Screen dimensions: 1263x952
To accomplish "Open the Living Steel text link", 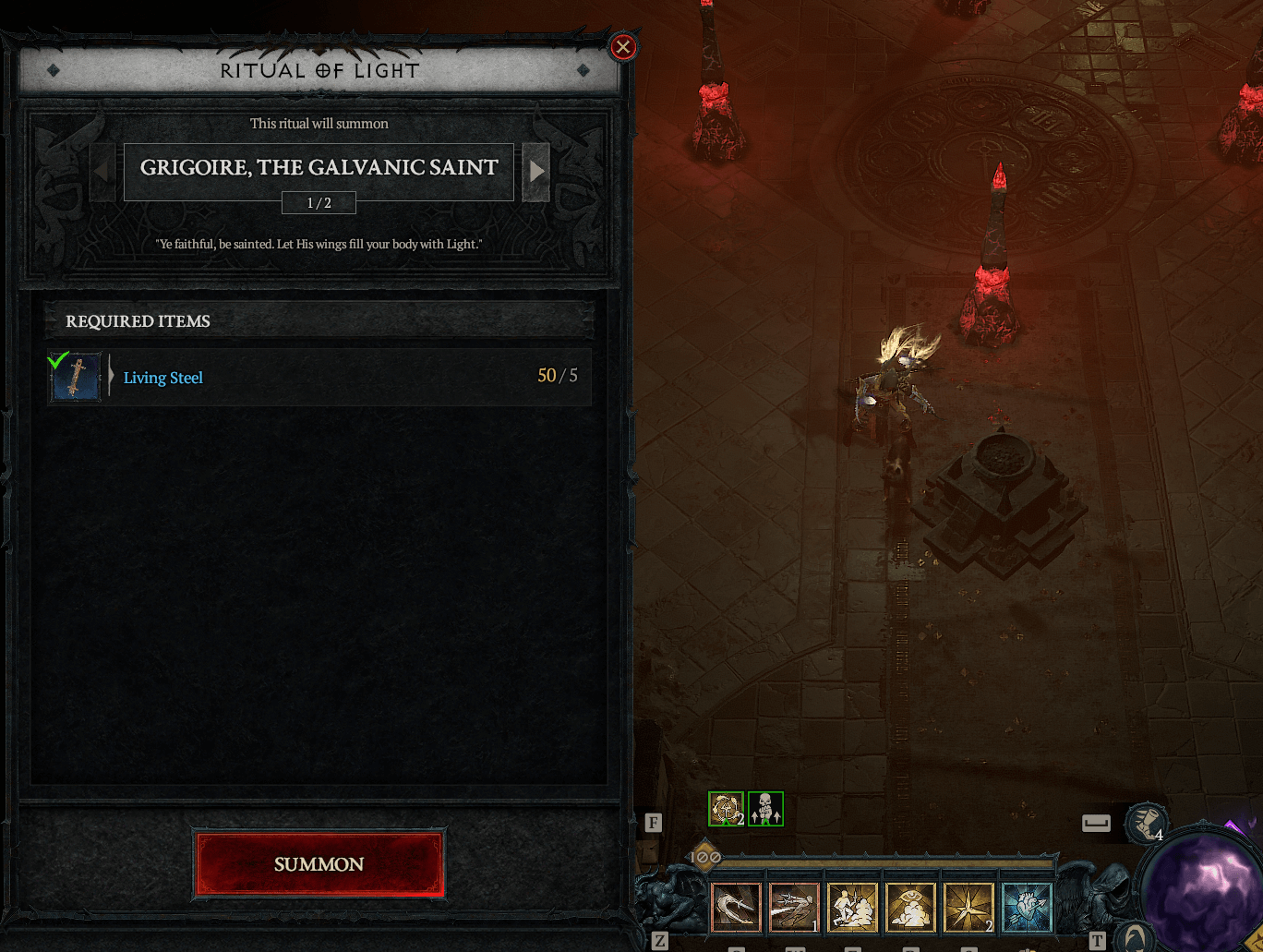I will pyautogui.click(x=162, y=378).
